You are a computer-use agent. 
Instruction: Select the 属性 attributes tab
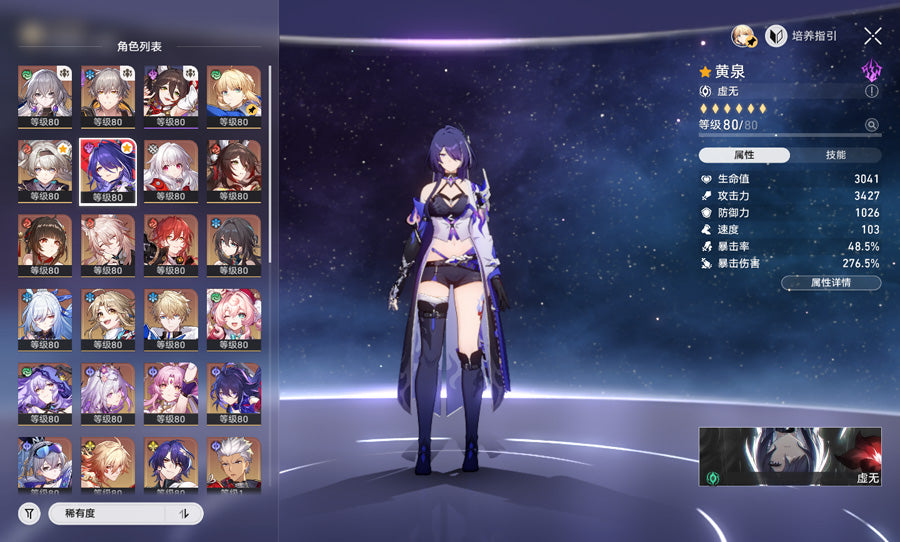[x=744, y=155]
